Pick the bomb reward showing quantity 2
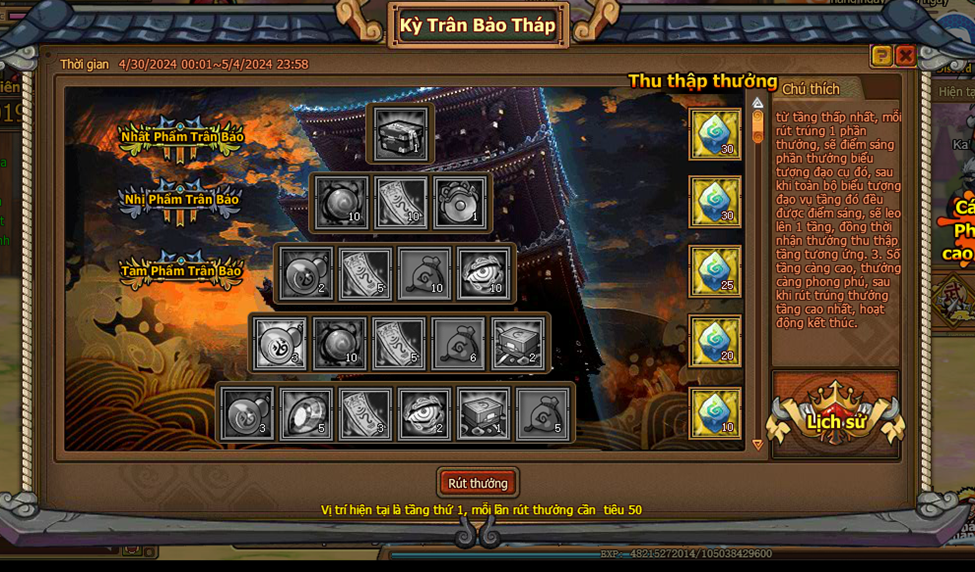The height and width of the screenshot is (572, 975). [305, 273]
